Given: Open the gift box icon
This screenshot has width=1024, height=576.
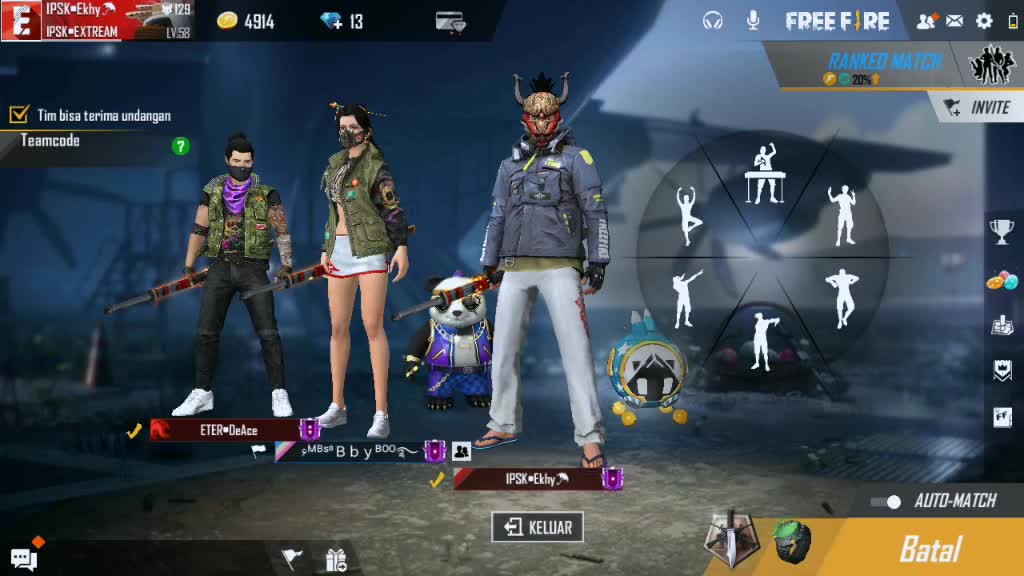Looking at the screenshot, I should pyautogui.click(x=336, y=560).
